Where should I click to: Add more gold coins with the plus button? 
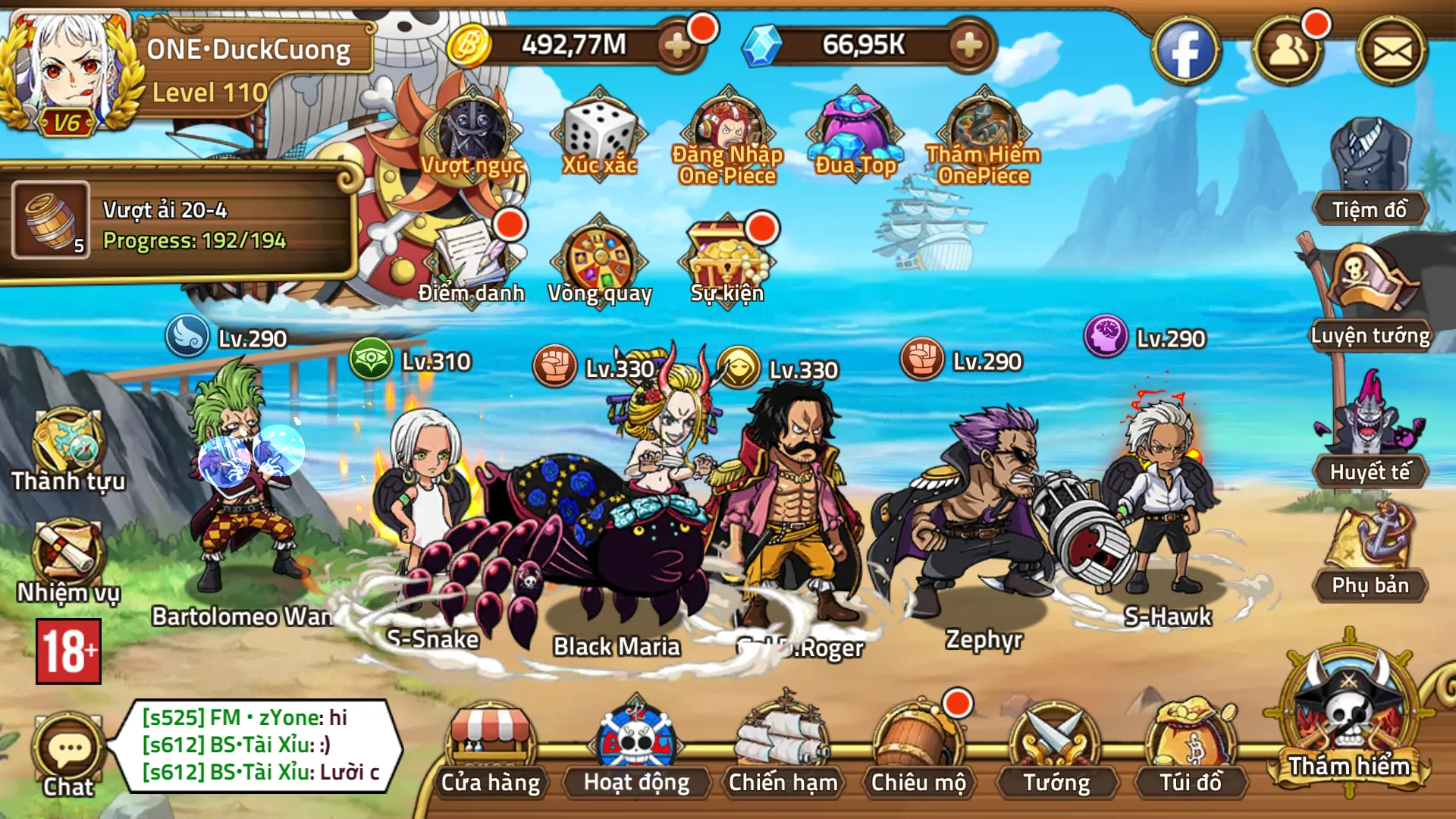coord(676,45)
